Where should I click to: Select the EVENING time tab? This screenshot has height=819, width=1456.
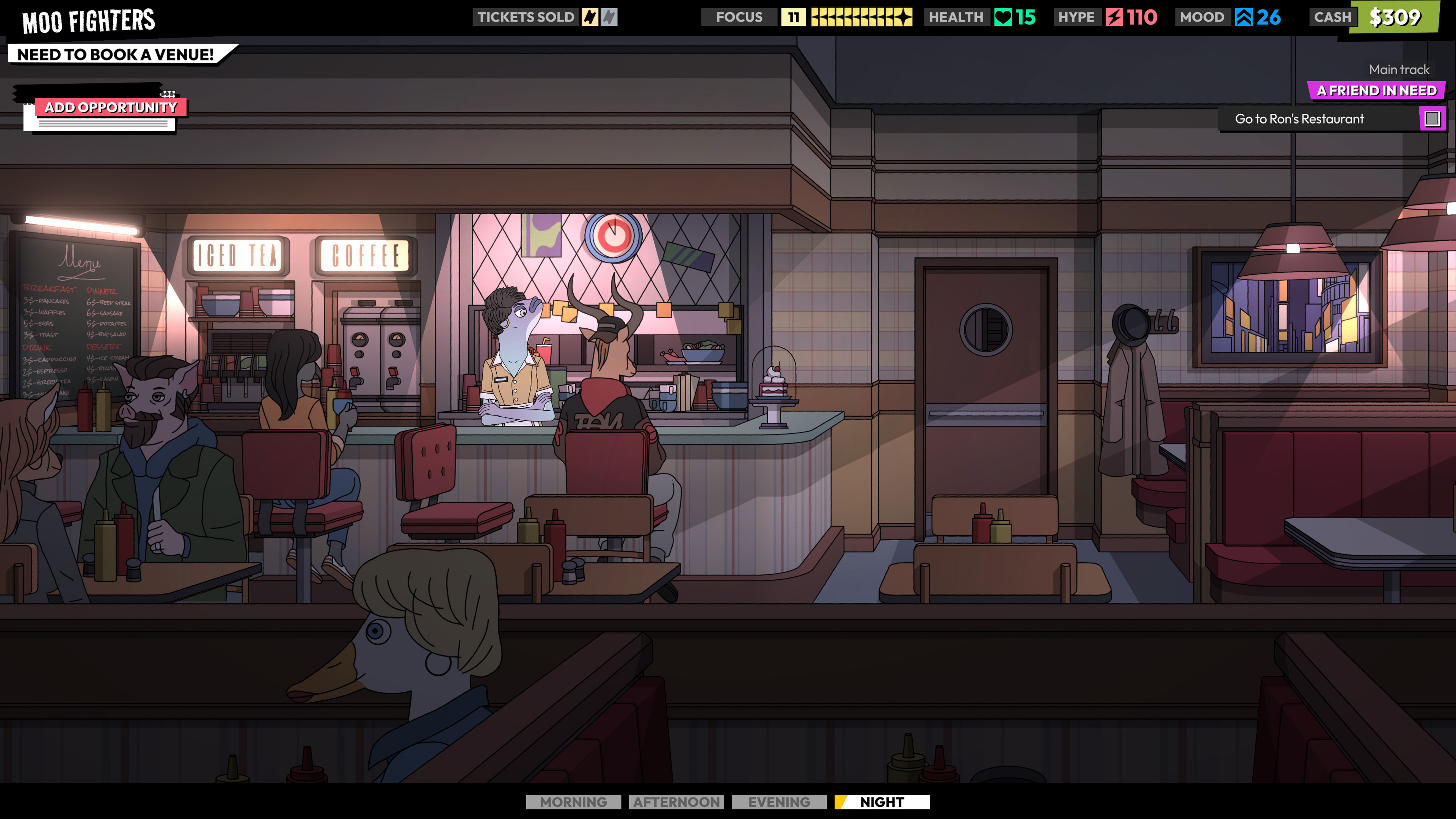(x=778, y=802)
